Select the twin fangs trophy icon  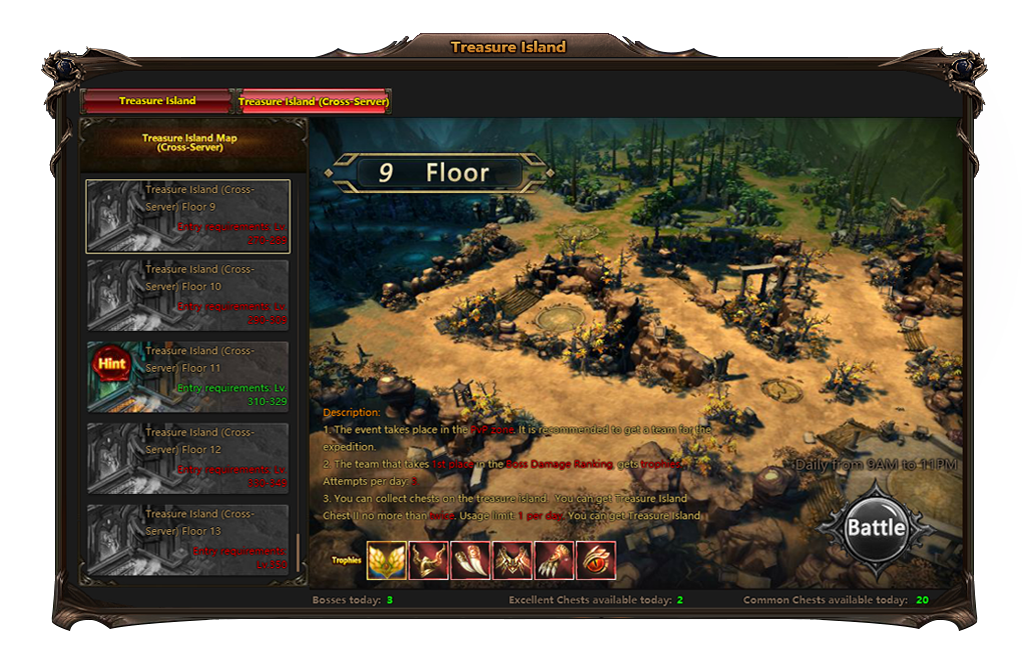[470, 560]
